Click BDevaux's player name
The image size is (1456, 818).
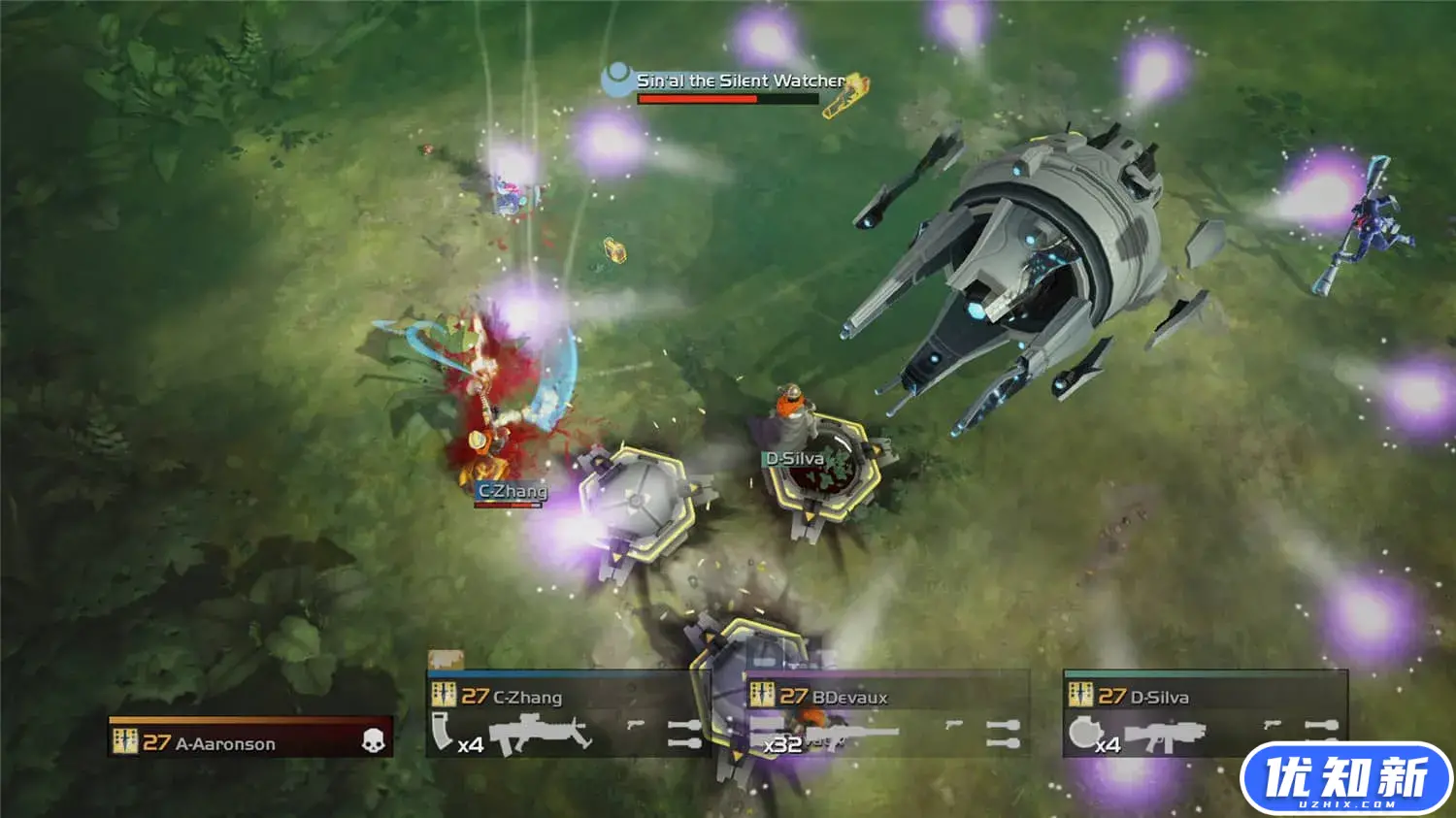point(849,697)
